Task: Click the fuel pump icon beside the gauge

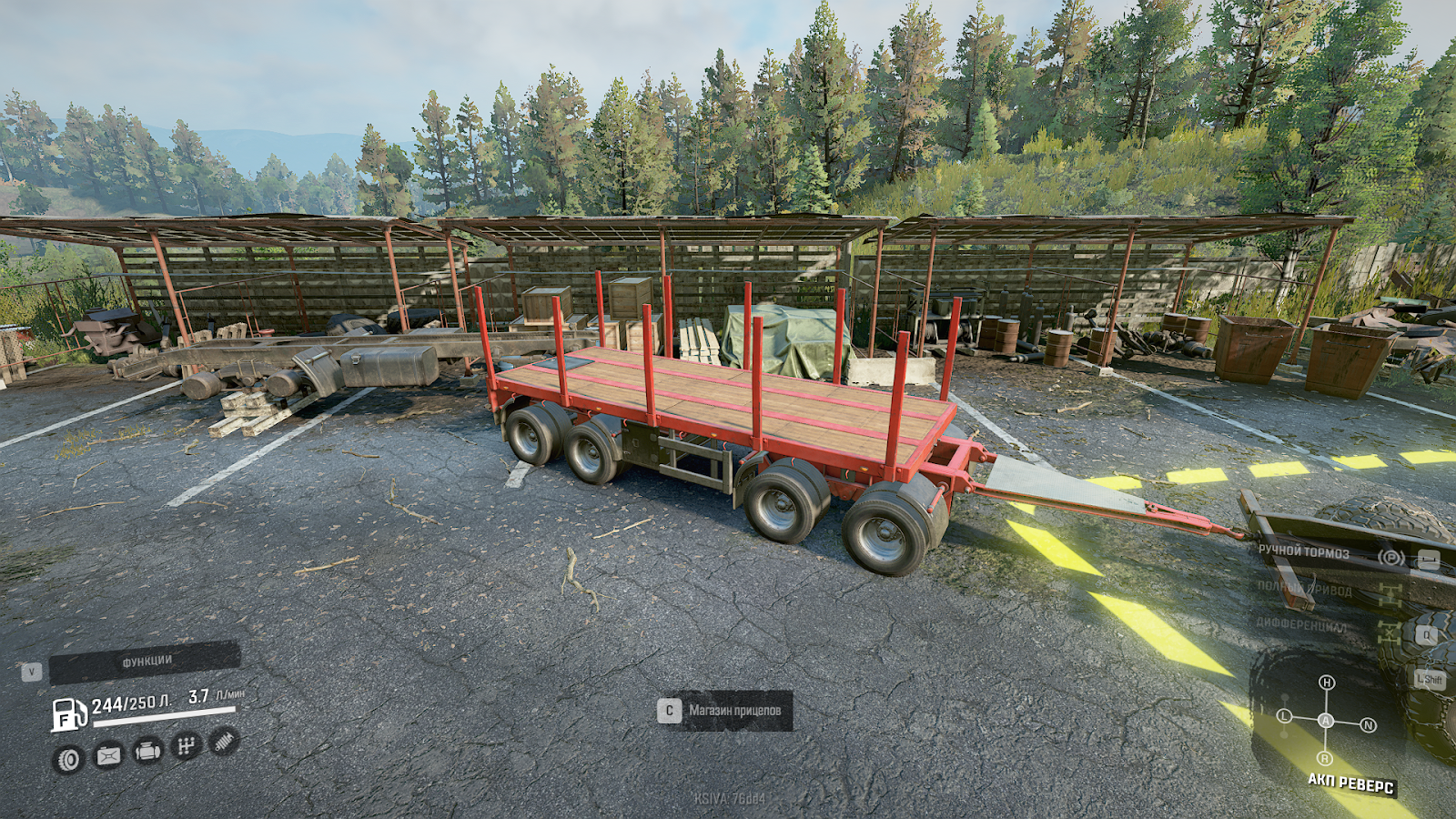Action: [69, 714]
